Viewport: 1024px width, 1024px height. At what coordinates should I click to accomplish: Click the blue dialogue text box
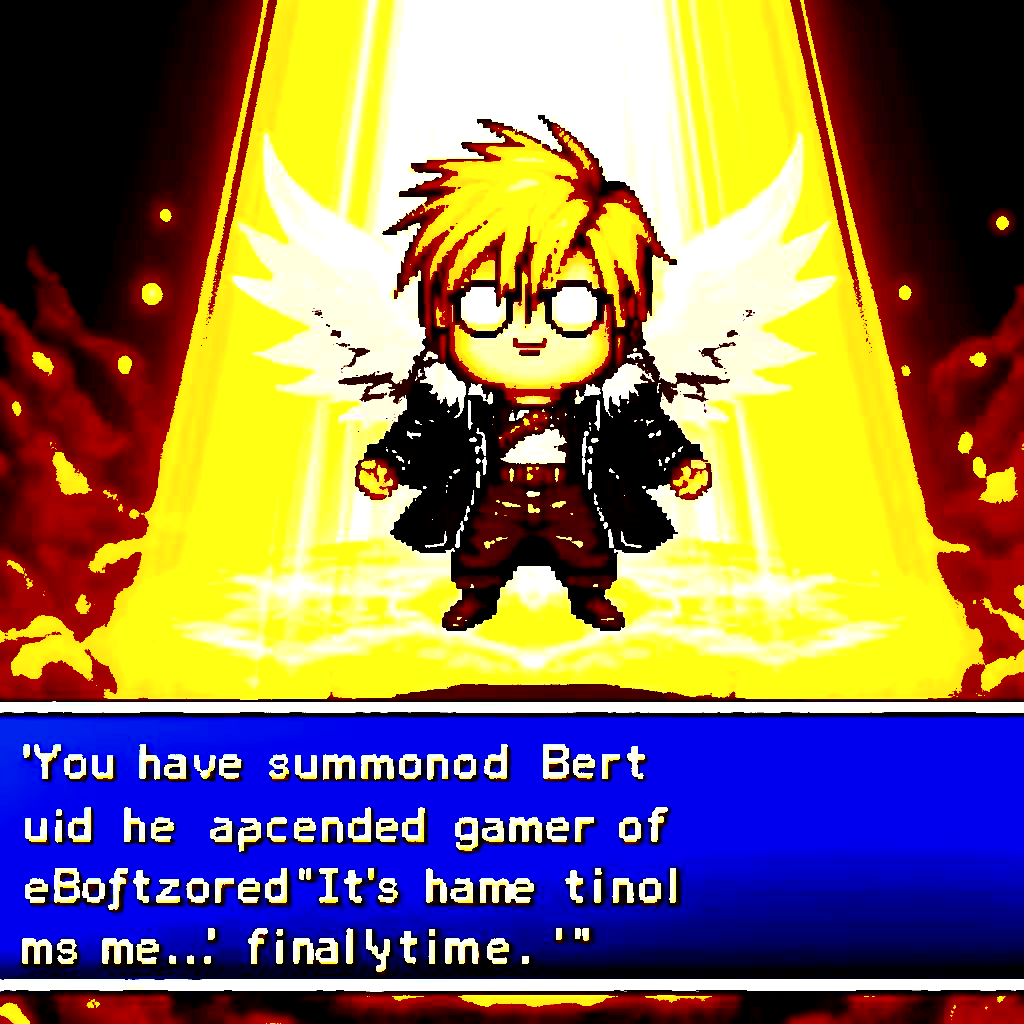click(x=512, y=848)
